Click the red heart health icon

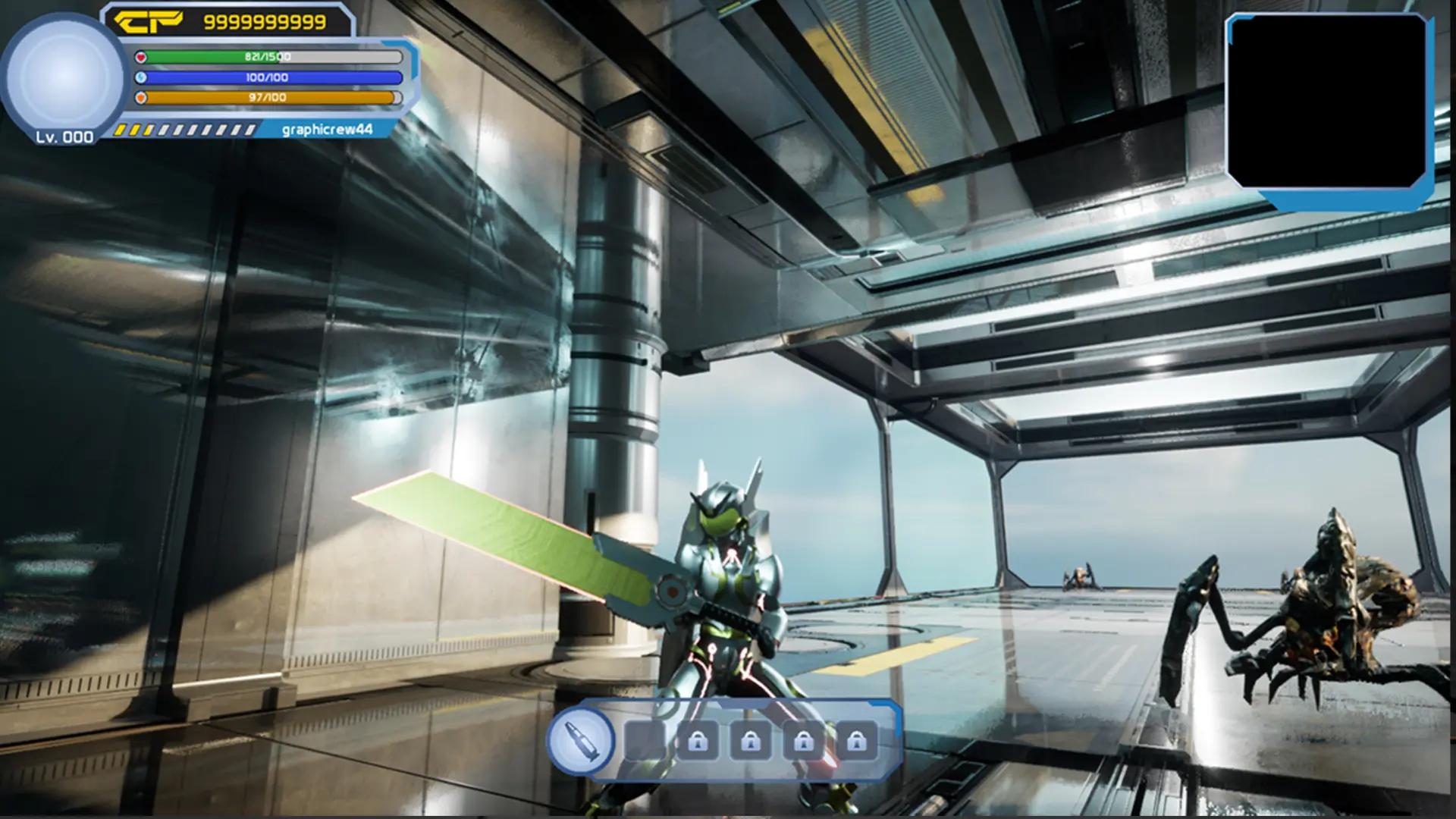click(x=141, y=56)
